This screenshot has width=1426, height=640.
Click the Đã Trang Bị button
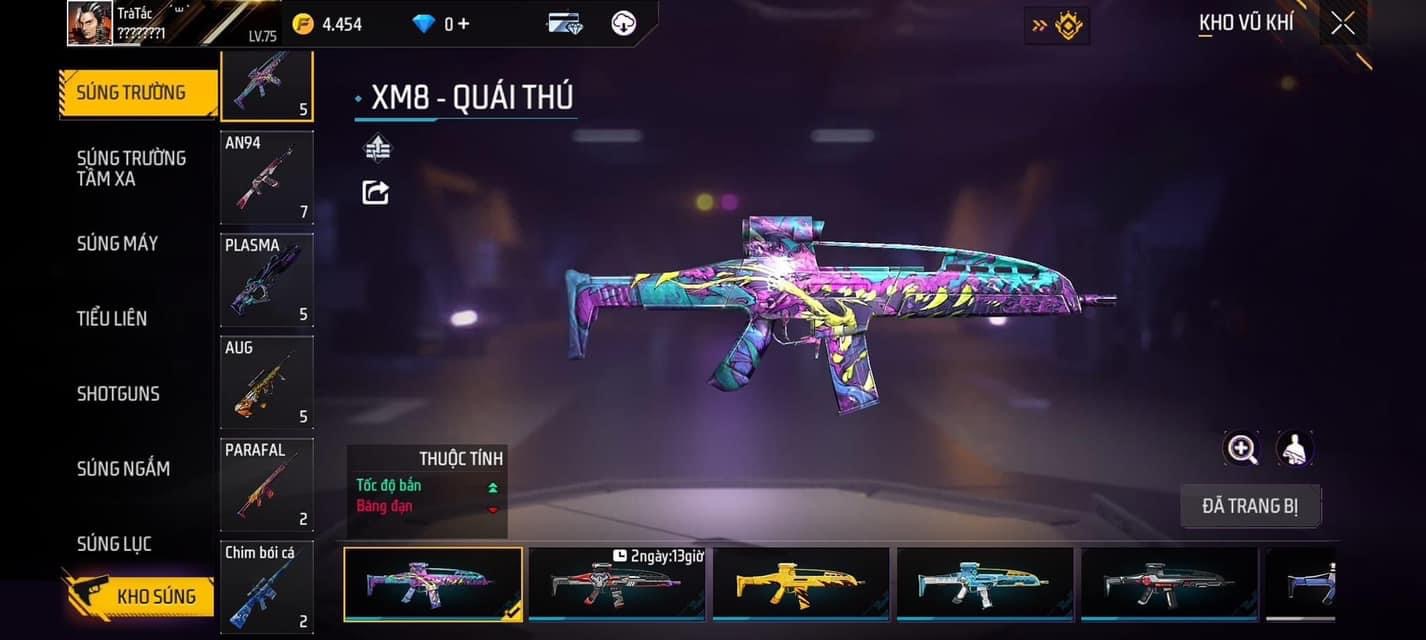pos(1250,506)
